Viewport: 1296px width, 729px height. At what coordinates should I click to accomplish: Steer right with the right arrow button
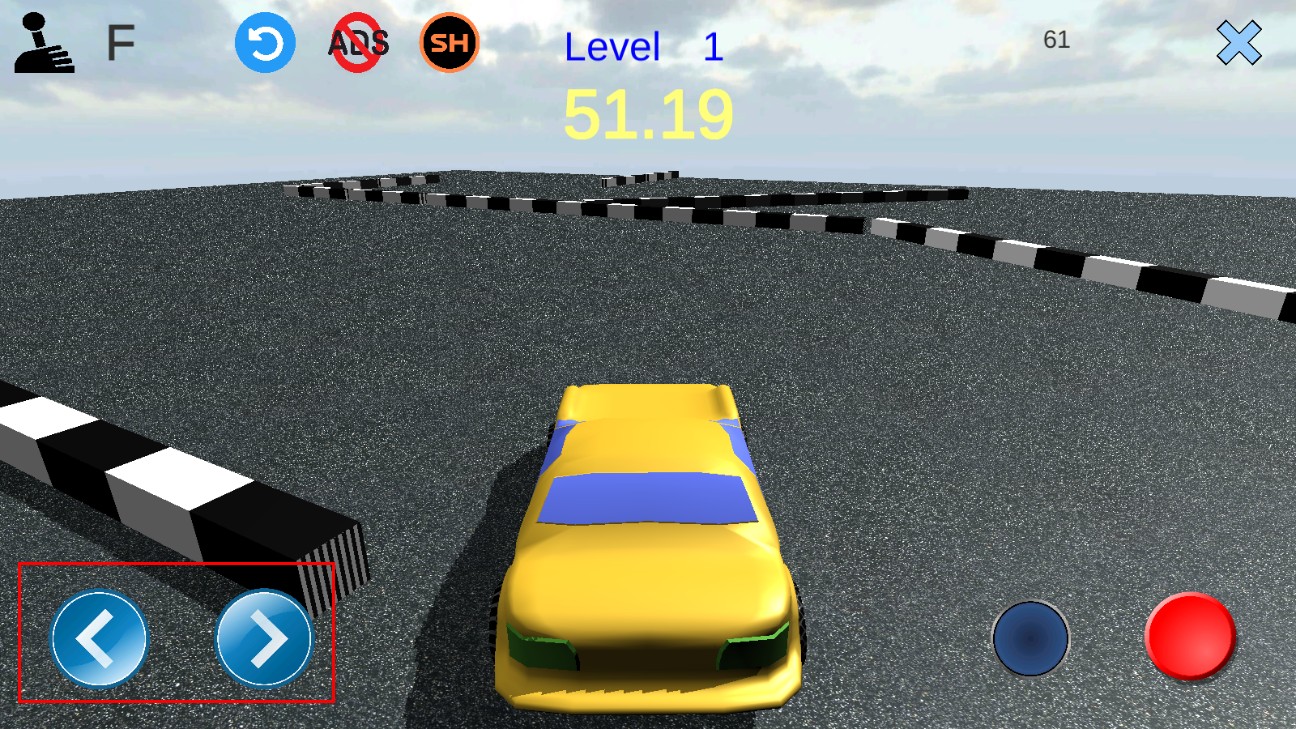(265, 639)
